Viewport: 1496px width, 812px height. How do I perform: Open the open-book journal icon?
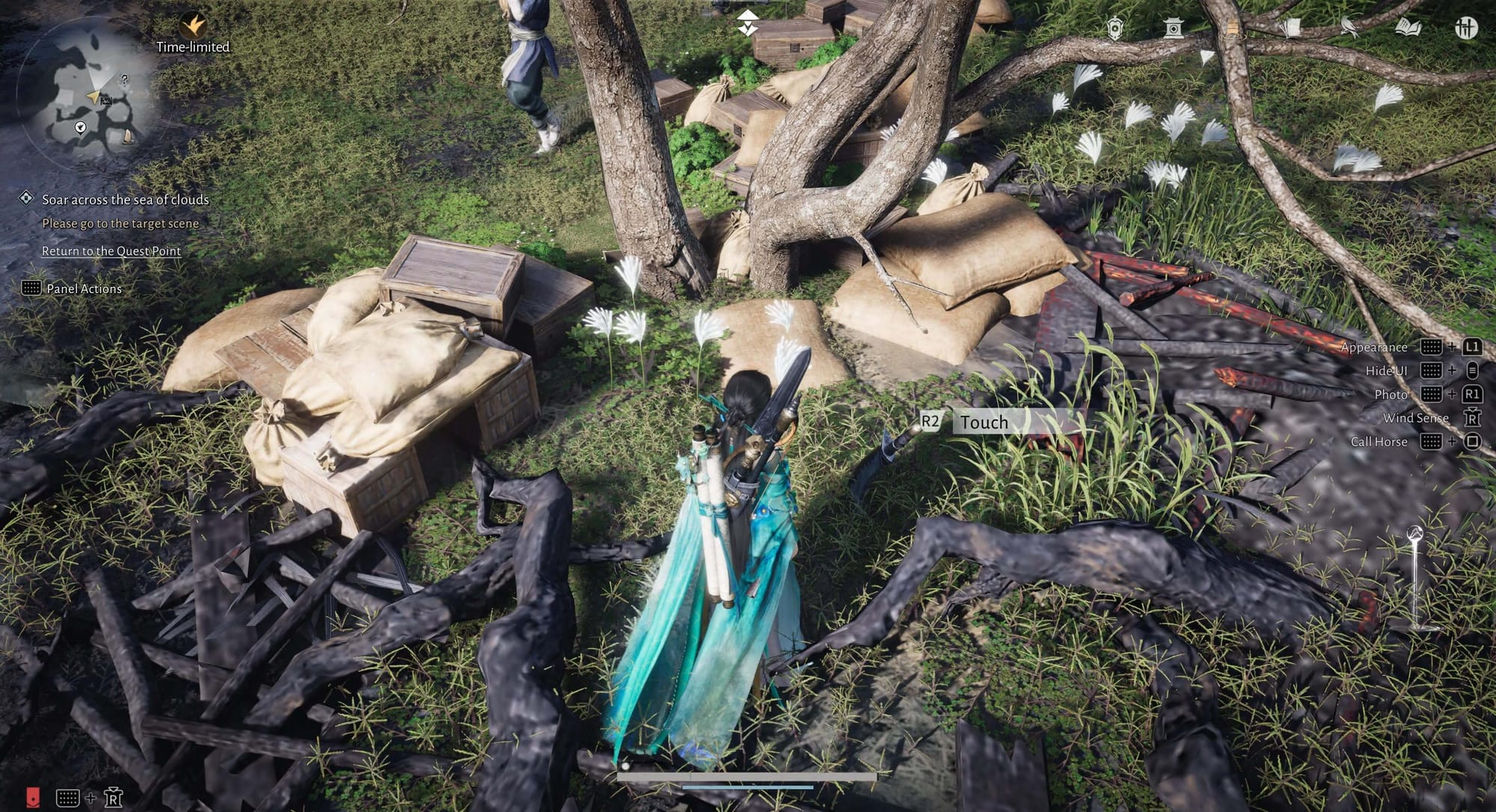(1408, 28)
